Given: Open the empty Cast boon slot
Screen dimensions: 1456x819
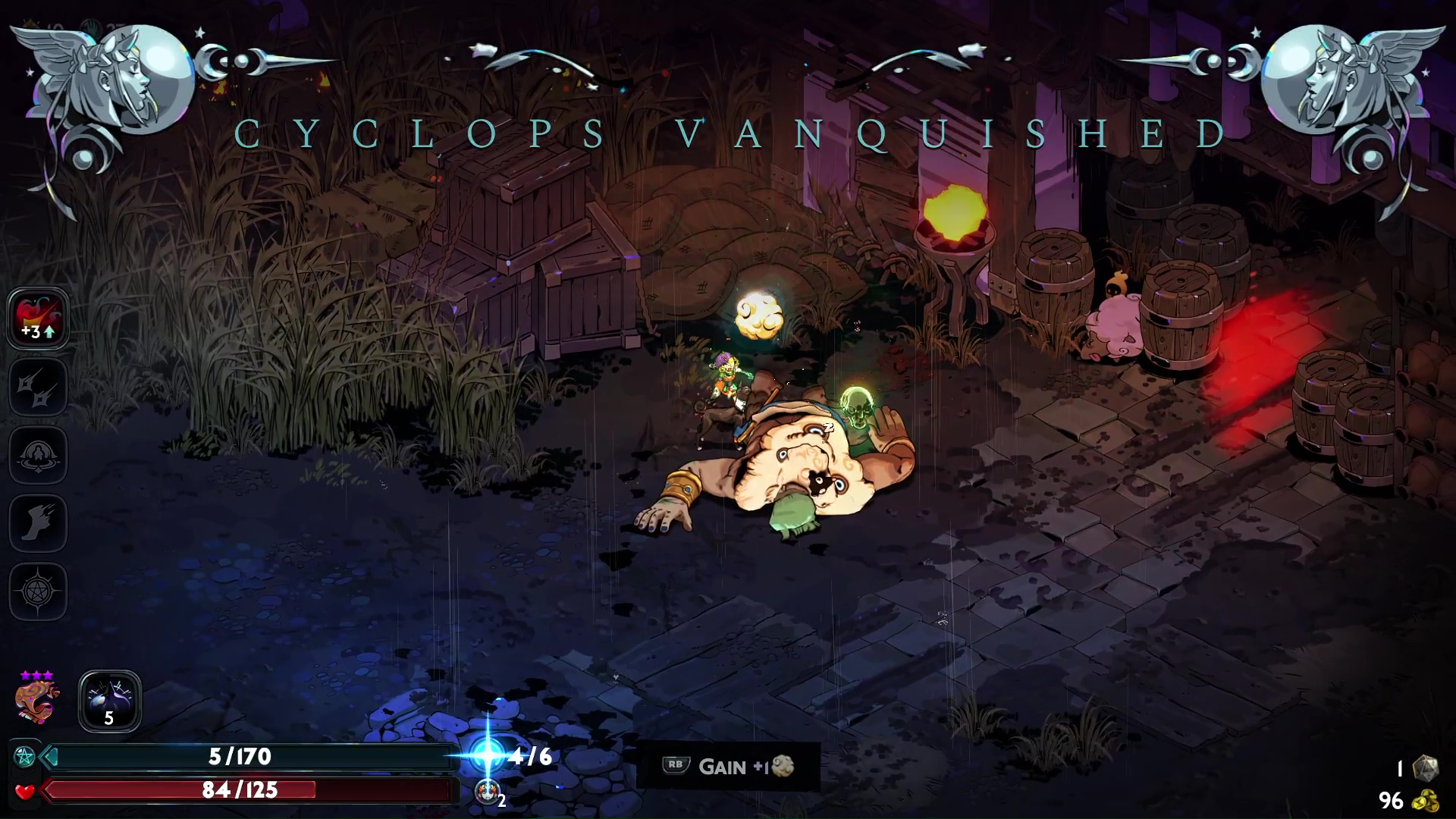Looking at the screenshot, I should (38, 455).
